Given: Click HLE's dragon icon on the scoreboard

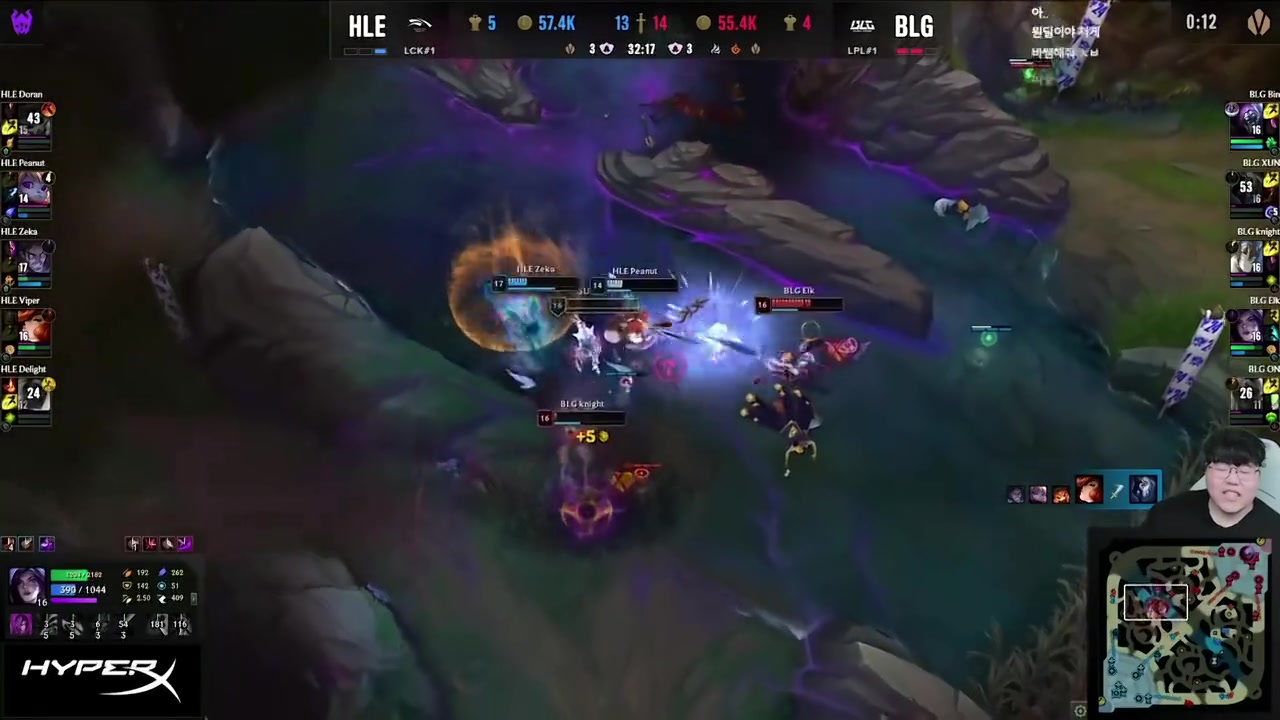Looking at the screenshot, I should [570, 48].
